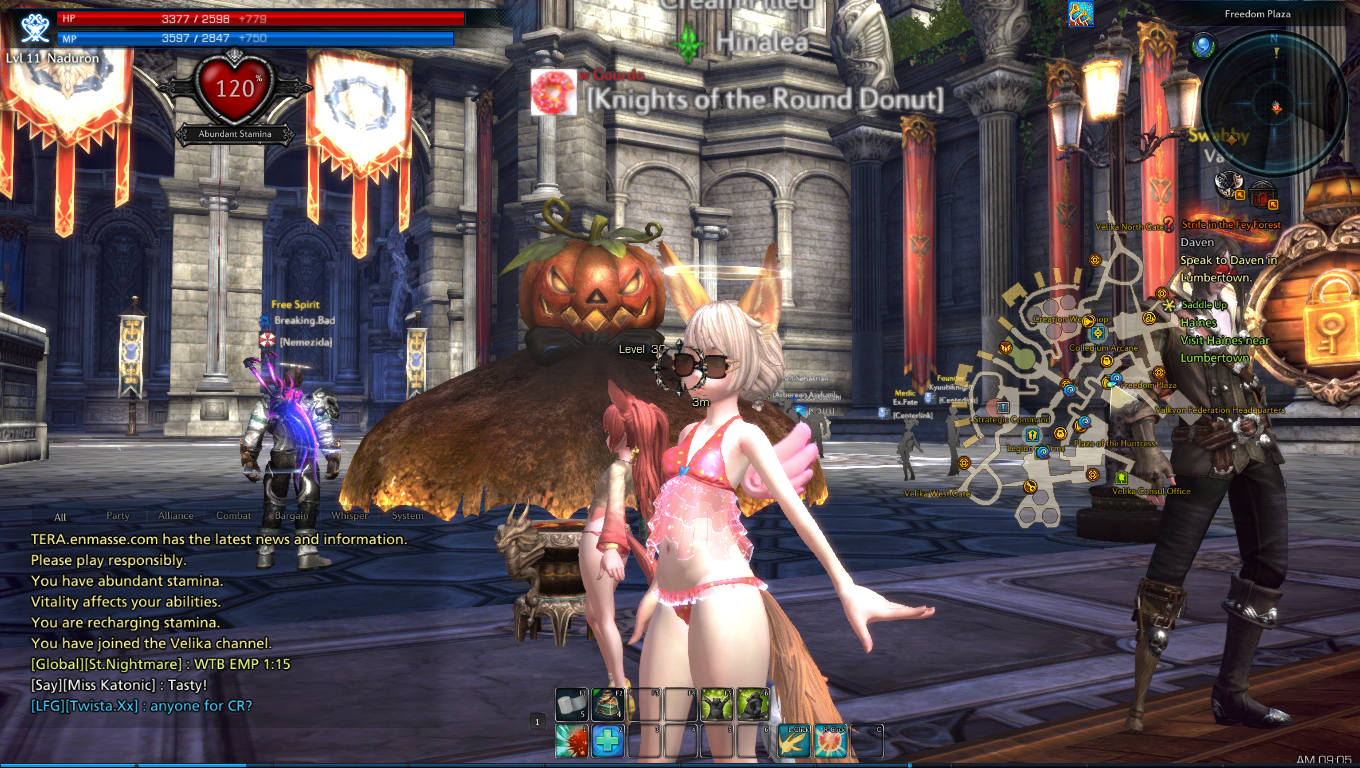The height and width of the screenshot is (768, 1360).
Task: Select the Combat chat tab
Action: pos(234,516)
